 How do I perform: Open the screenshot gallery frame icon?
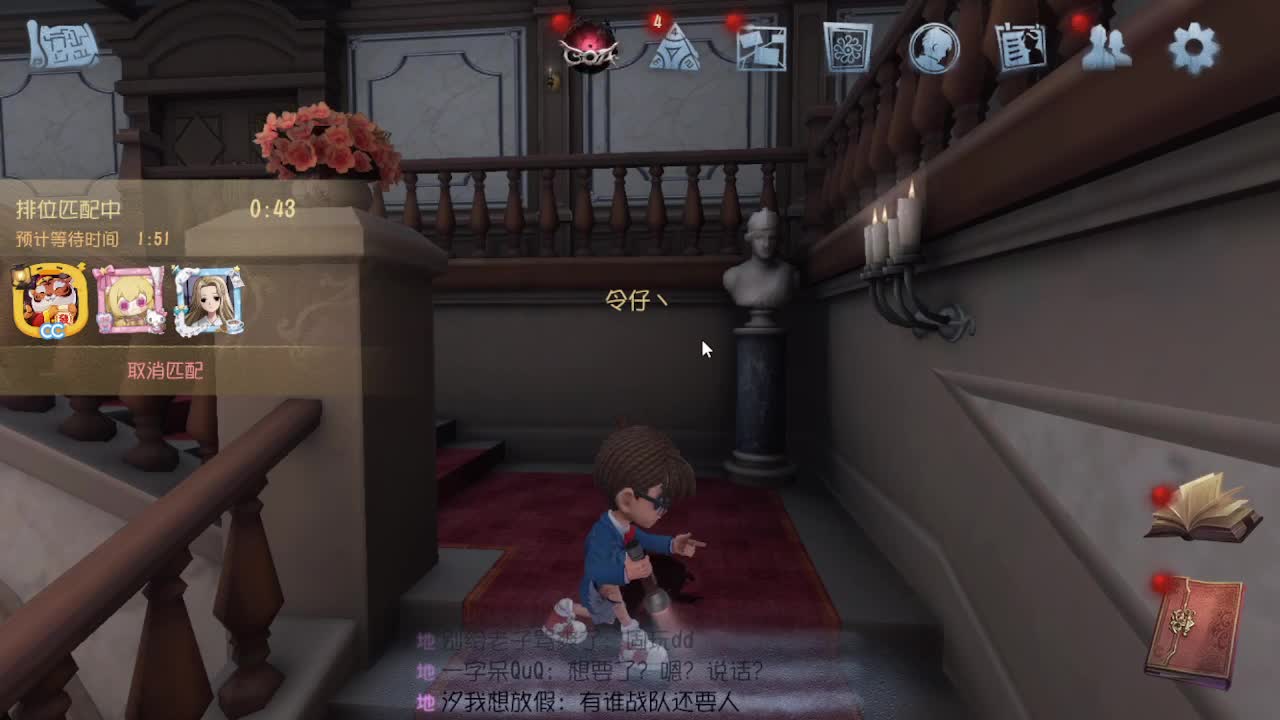point(763,48)
